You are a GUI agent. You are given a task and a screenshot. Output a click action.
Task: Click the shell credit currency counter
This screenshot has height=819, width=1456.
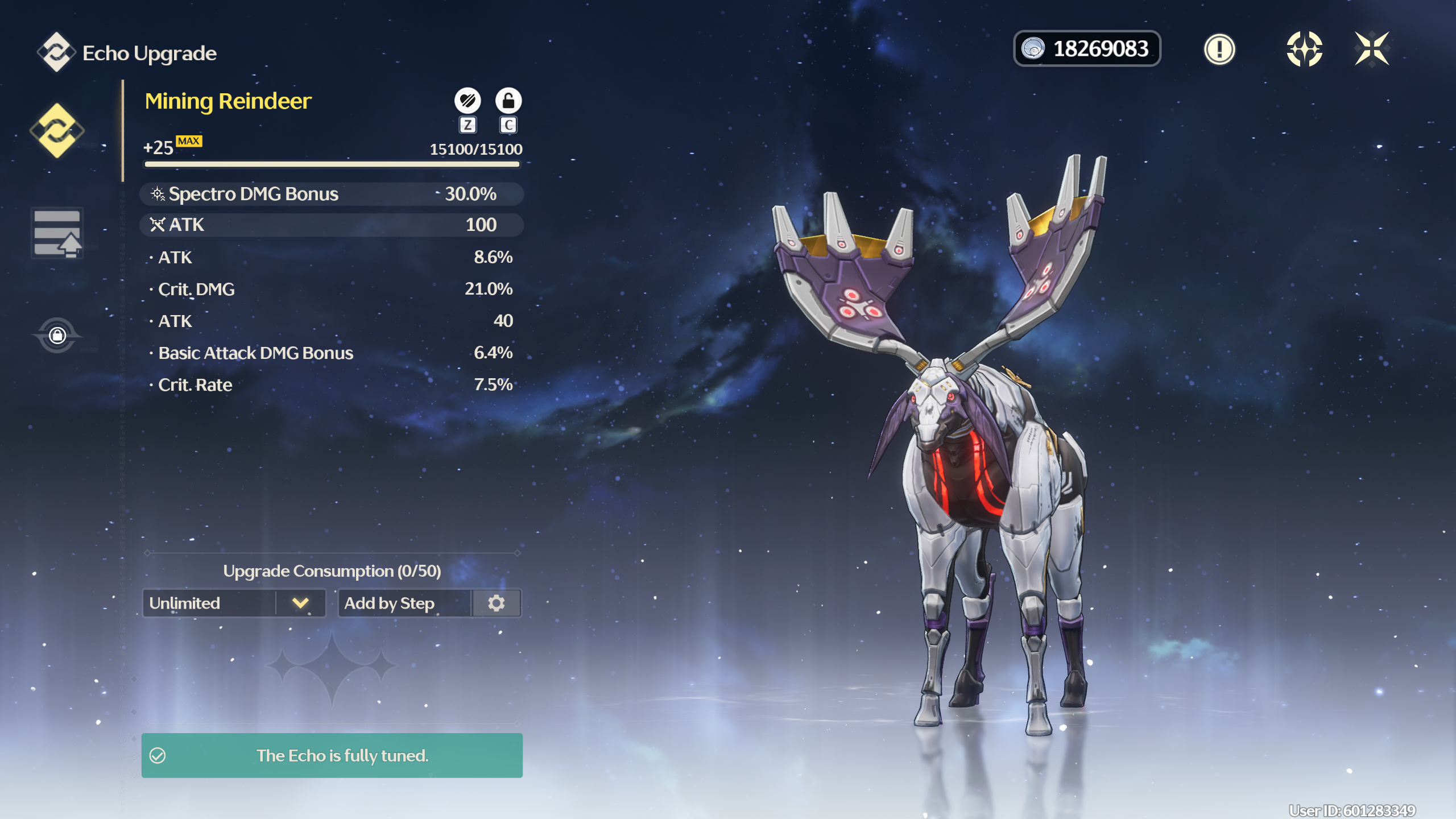pyautogui.click(x=1087, y=49)
